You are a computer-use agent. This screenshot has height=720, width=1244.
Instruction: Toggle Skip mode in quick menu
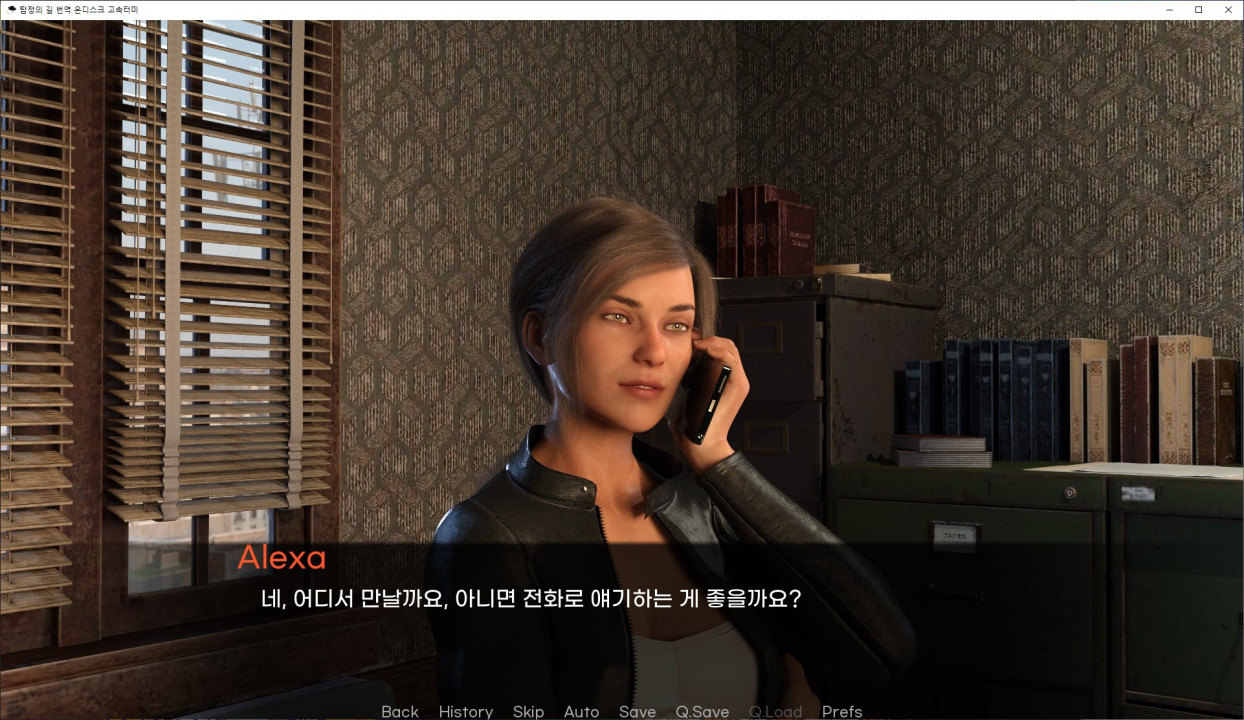(528, 711)
